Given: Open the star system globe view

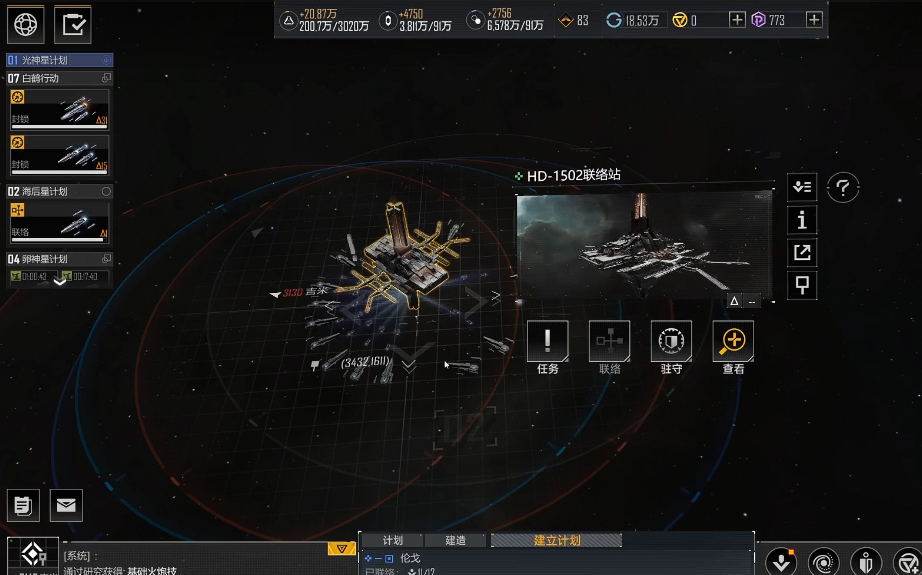Looking at the screenshot, I should tap(25, 24).
